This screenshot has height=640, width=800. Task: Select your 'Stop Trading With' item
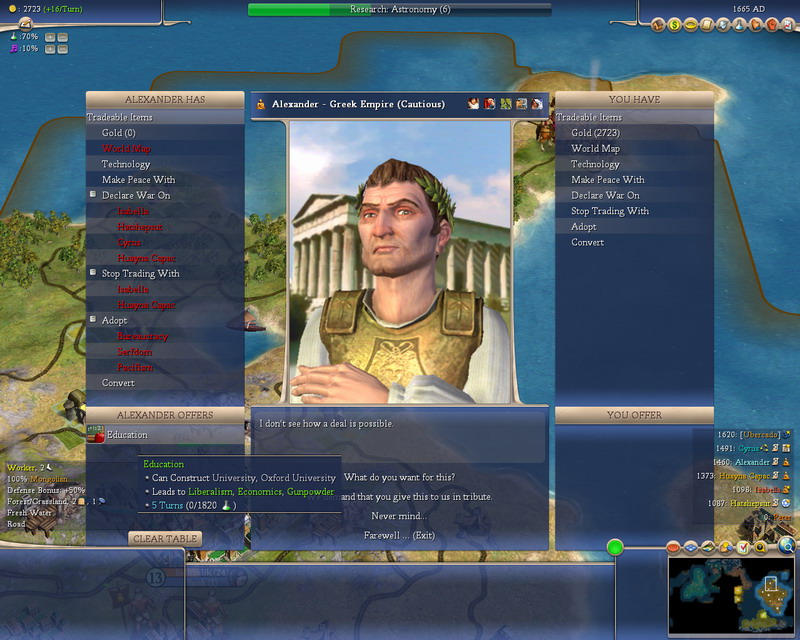pos(609,211)
